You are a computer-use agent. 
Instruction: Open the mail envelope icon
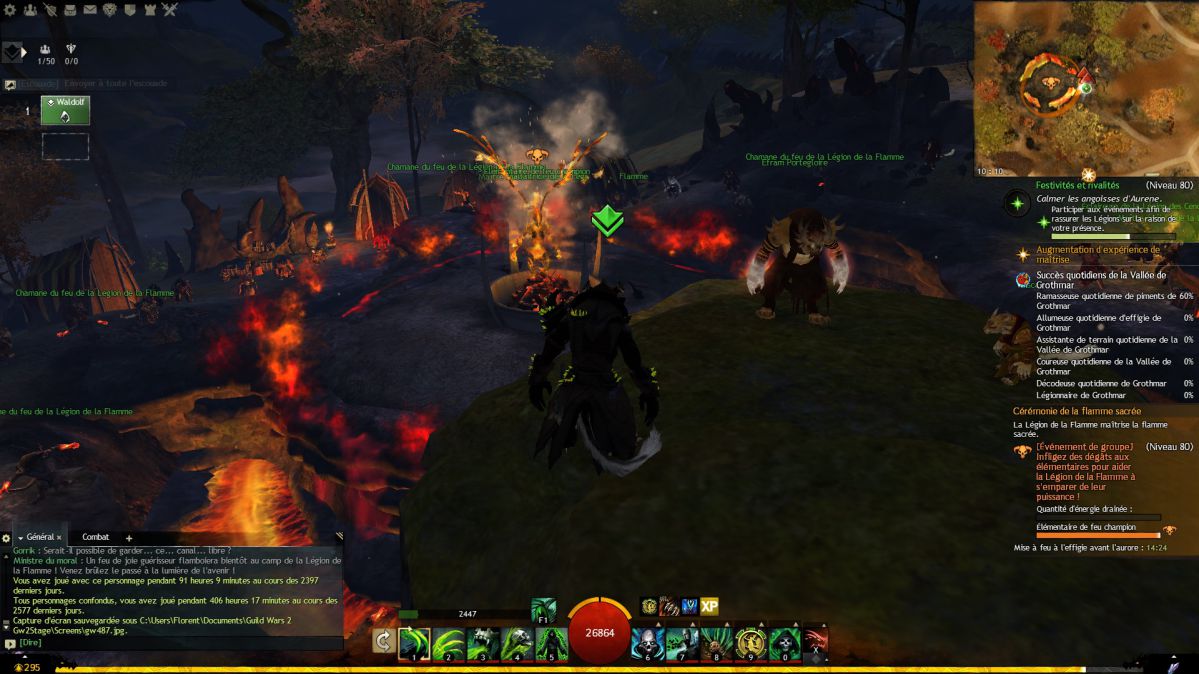pyautogui.click(x=90, y=9)
